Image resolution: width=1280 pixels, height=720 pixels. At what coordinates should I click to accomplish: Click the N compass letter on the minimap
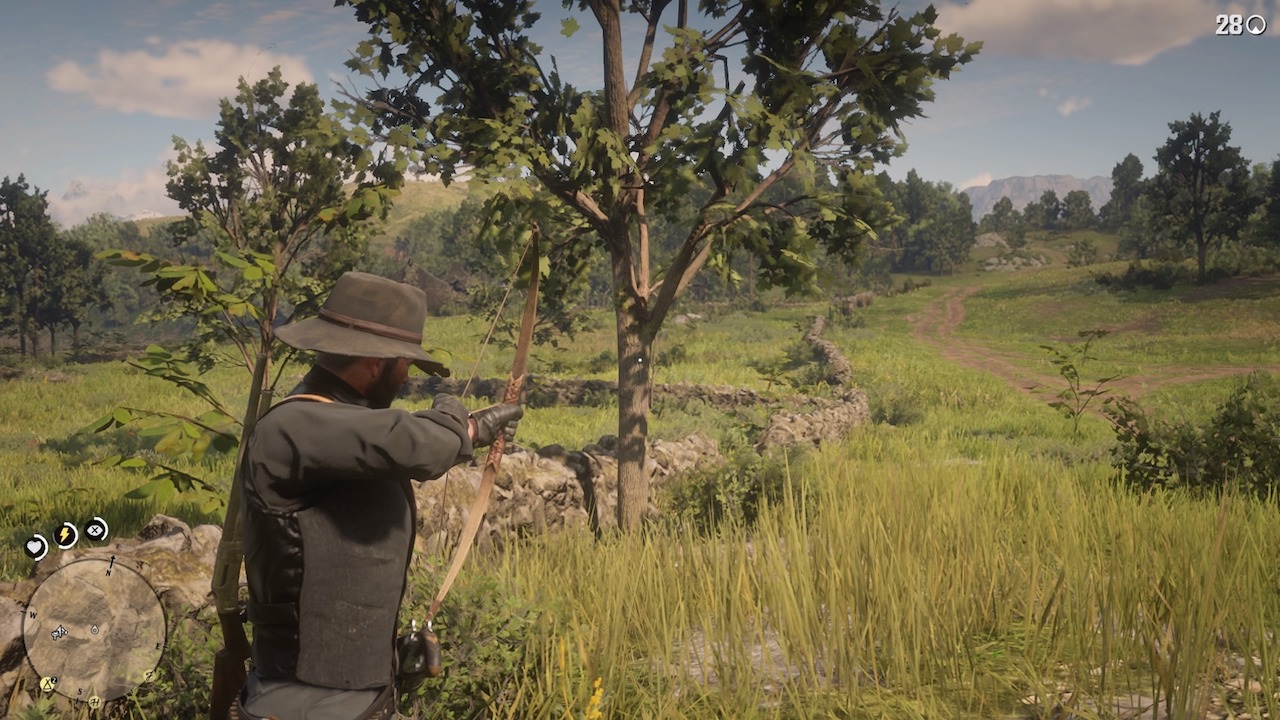pyautogui.click(x=108, y=571)
